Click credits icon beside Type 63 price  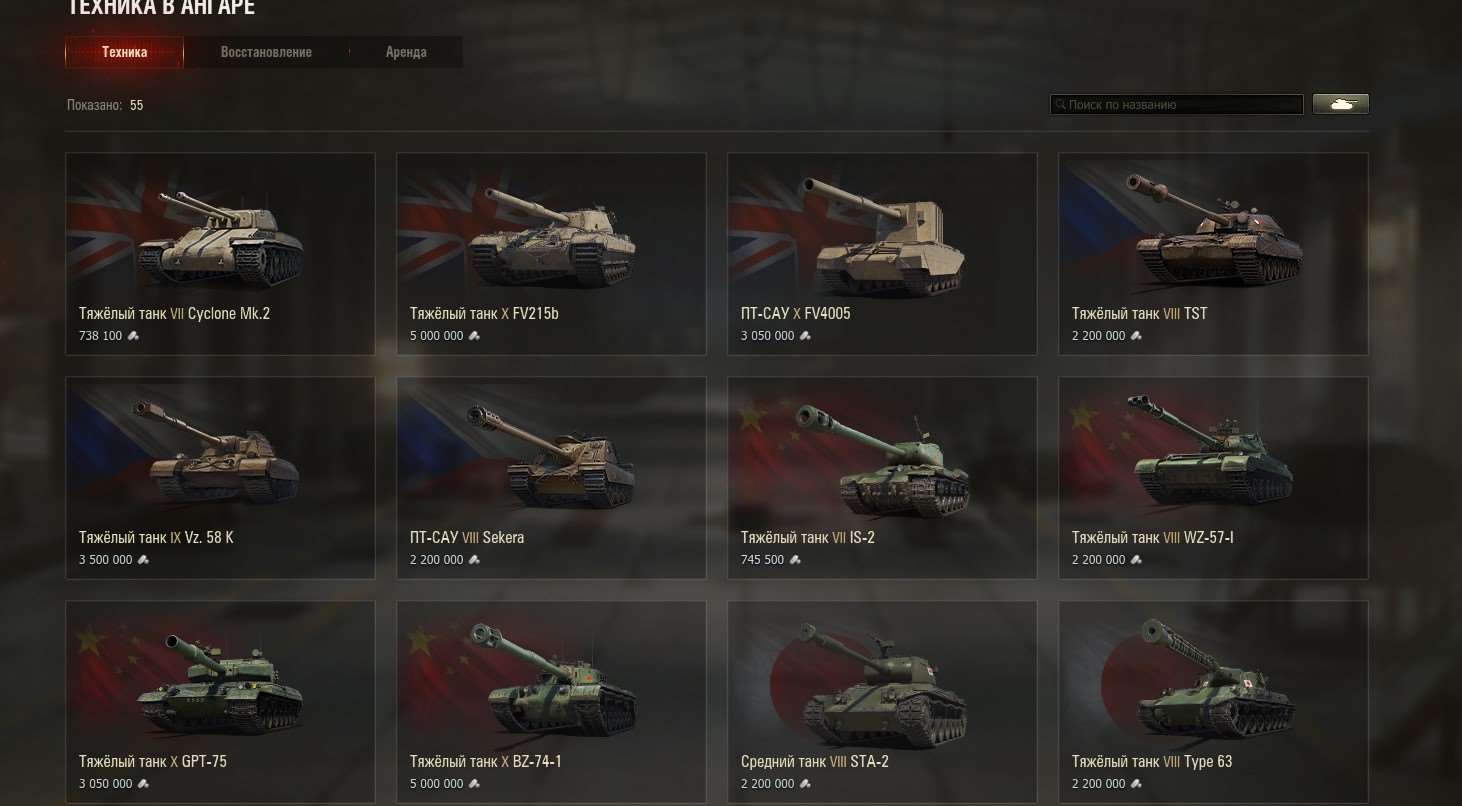coord(1136,784)
